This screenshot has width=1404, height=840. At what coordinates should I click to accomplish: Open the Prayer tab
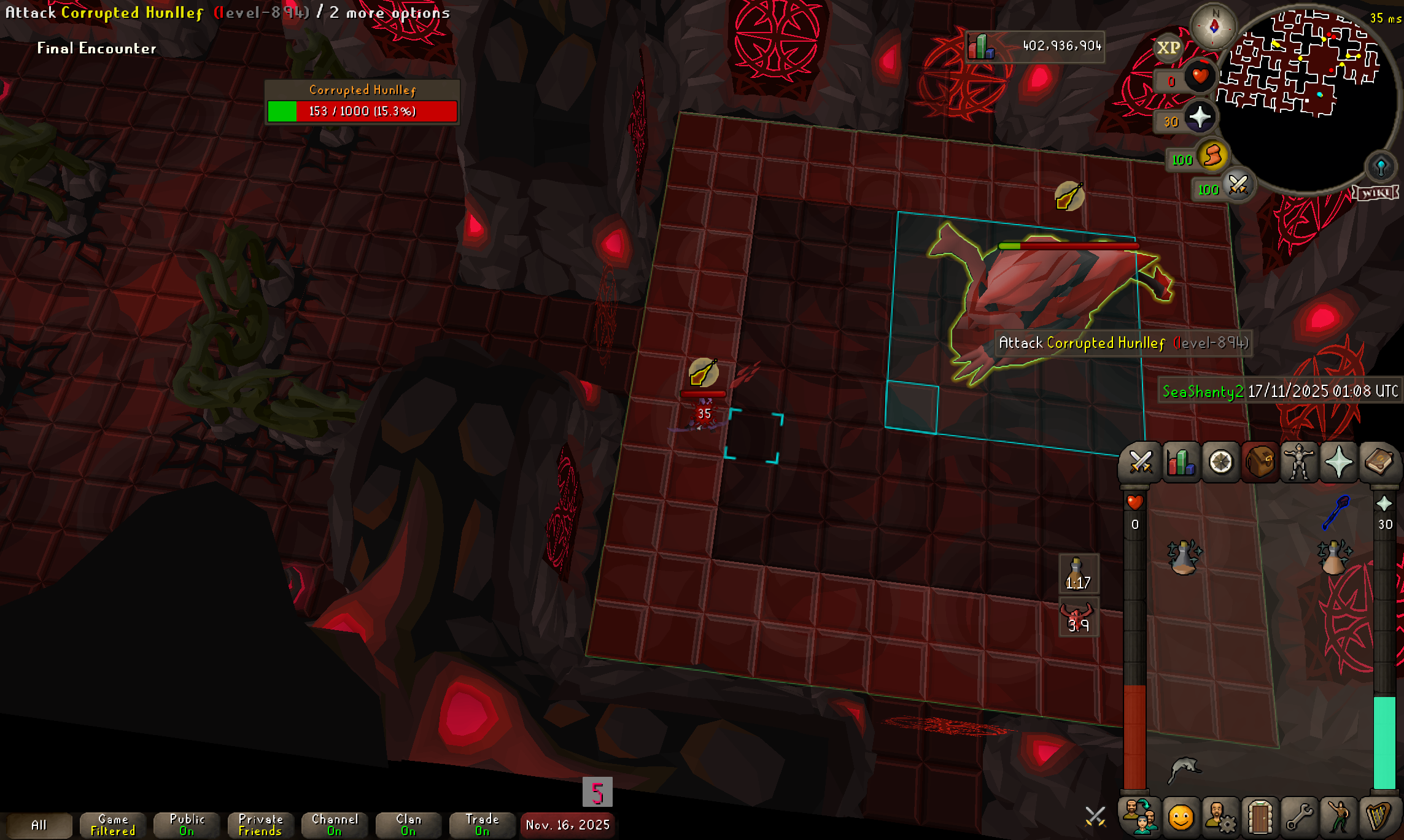1339,462
